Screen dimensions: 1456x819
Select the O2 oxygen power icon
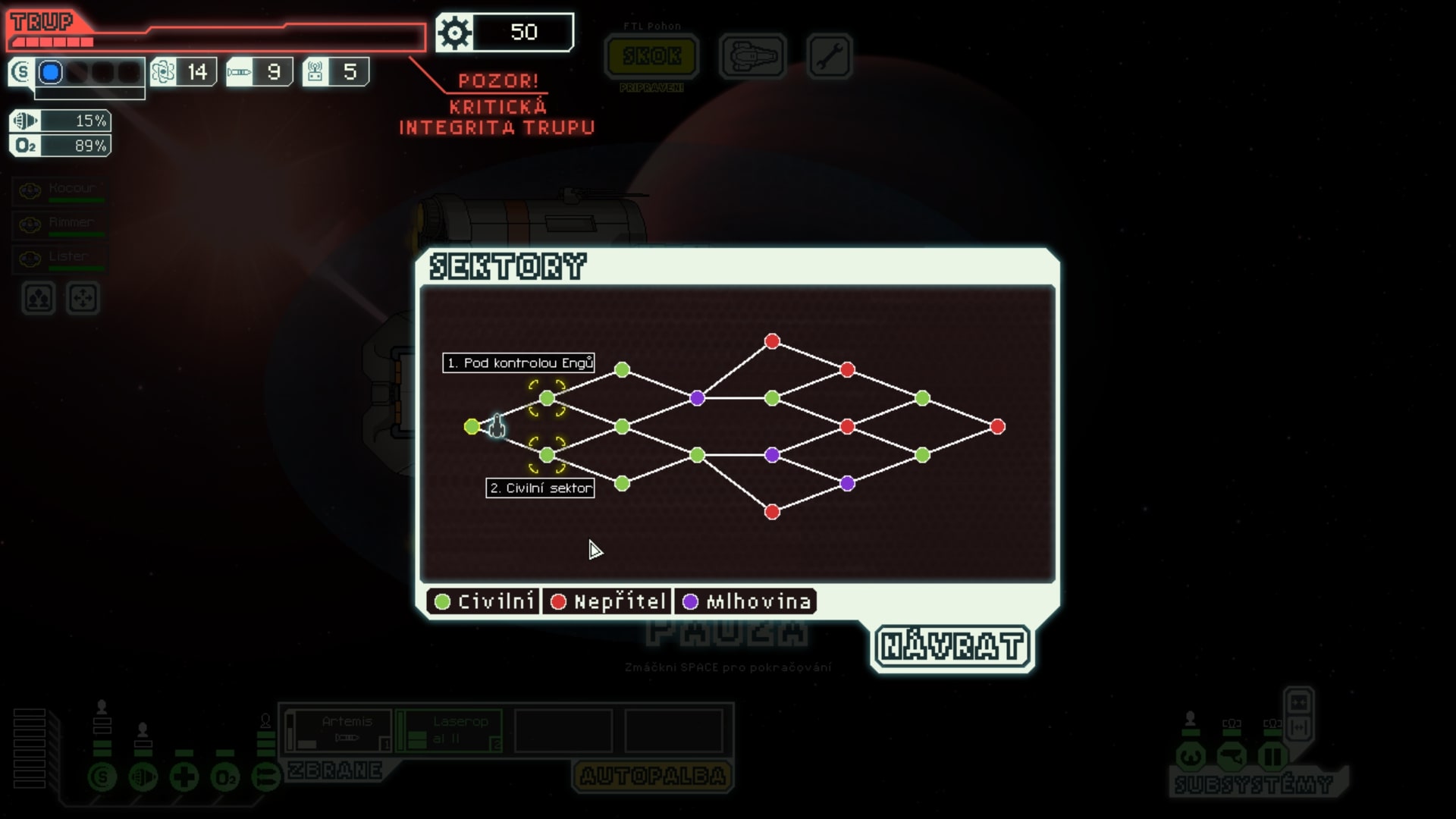(225, 777)
